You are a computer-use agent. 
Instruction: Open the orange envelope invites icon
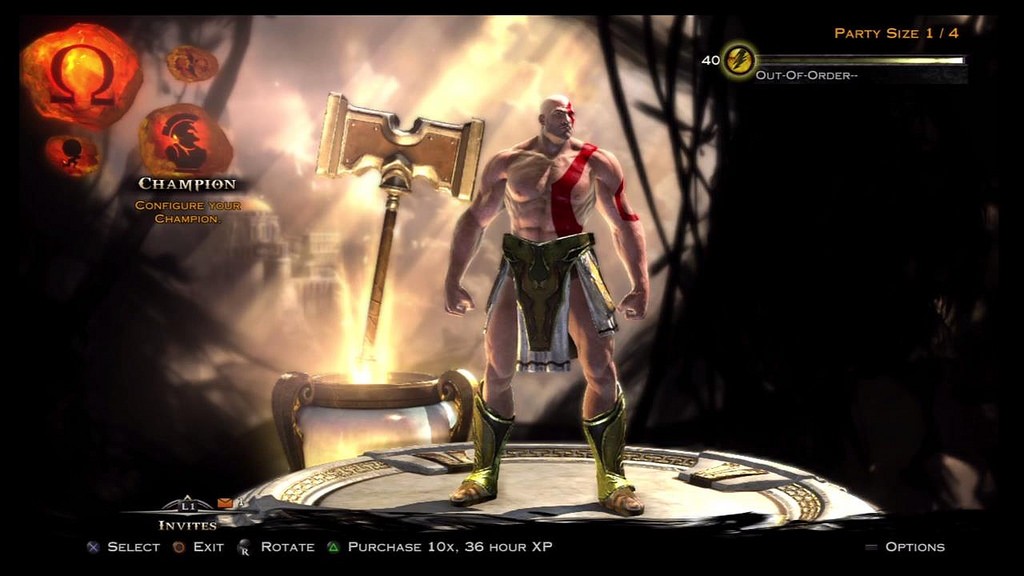pos(225,503)
